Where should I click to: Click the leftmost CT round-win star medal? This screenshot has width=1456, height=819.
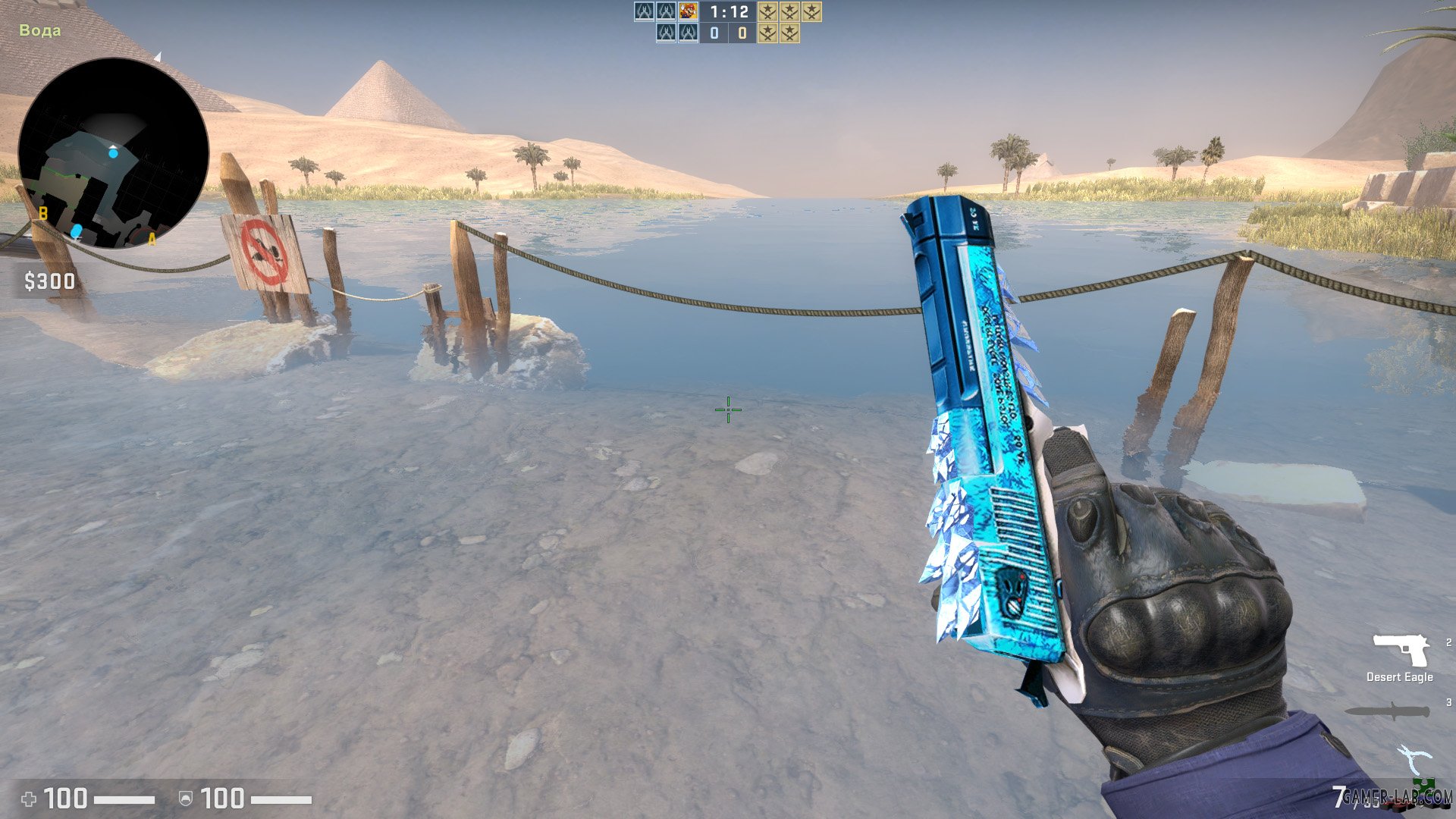767,13
